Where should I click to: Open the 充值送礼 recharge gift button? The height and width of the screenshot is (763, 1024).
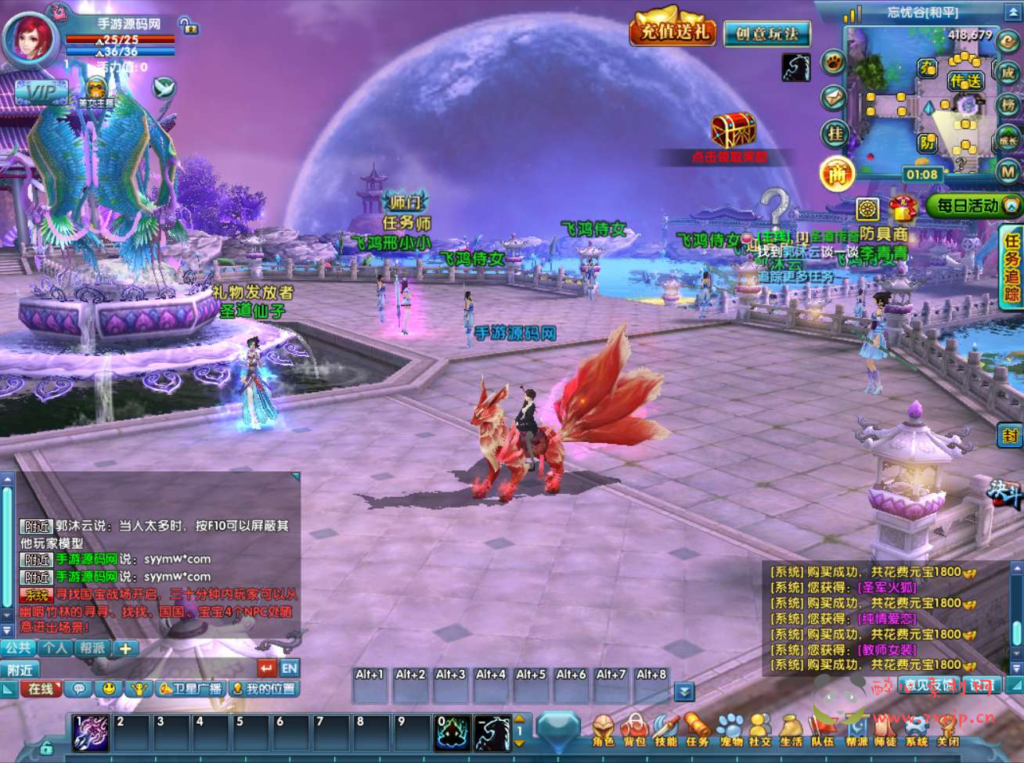[672, 30]
